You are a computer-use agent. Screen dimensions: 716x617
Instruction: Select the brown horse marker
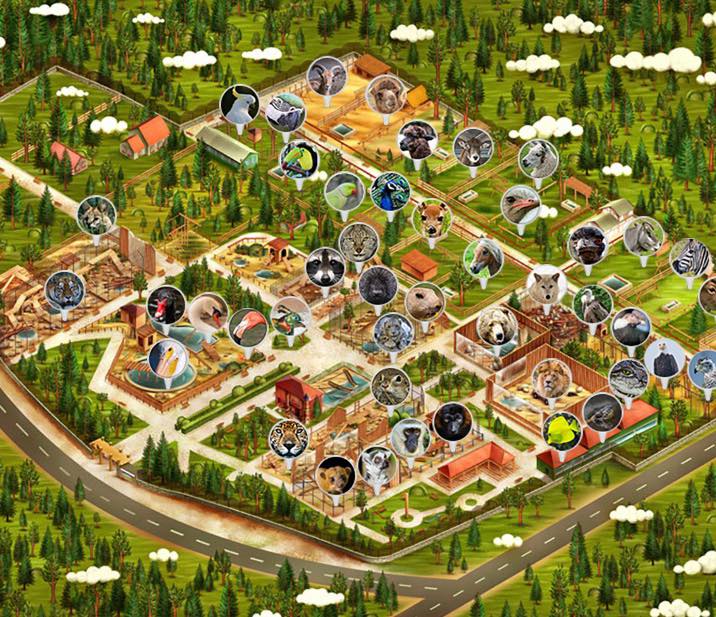[483, 257]
